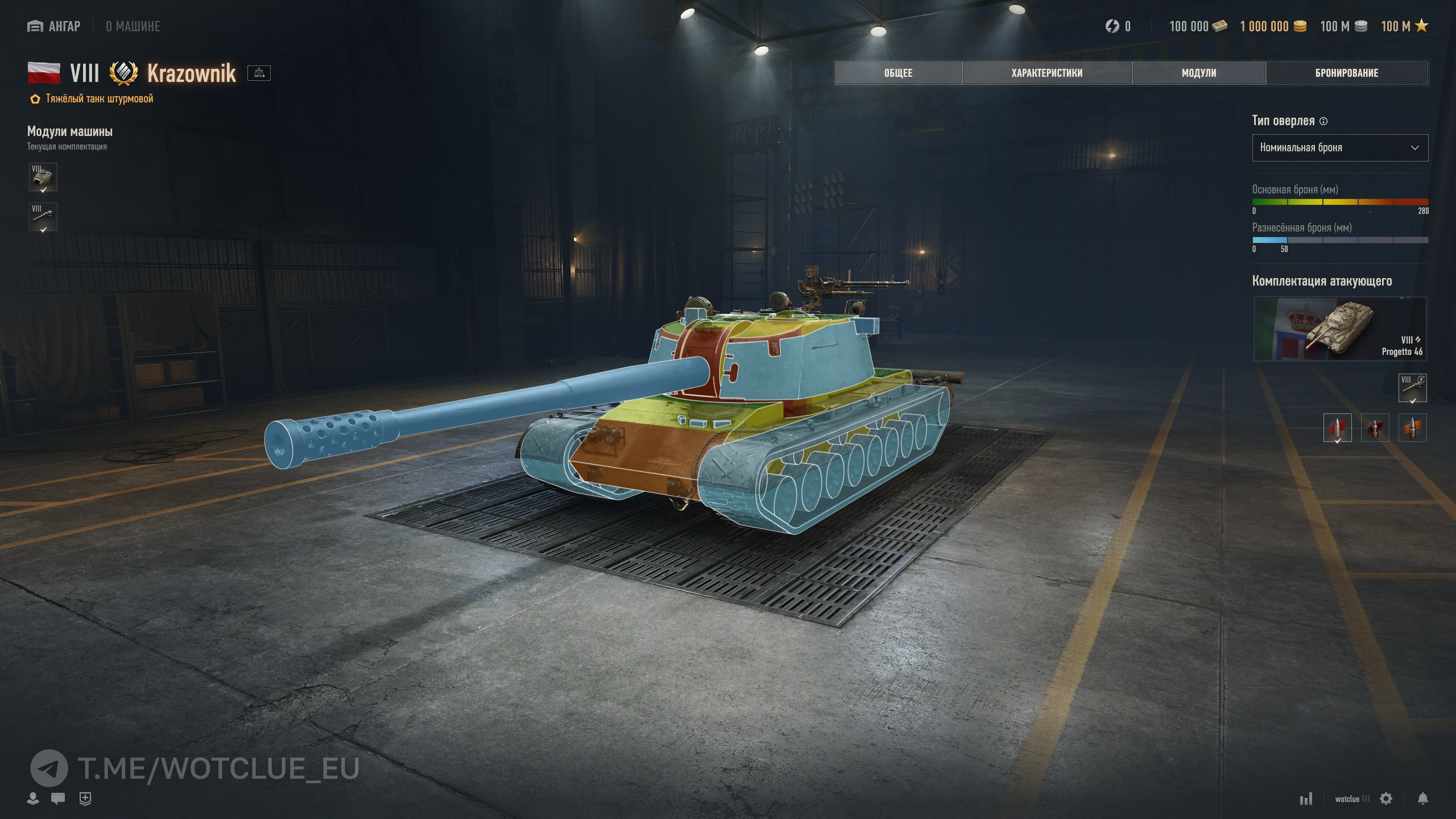This screenshot has height=819, width=1456.
Task: Return to the Ангар hangar screen
Action: point(54,26)
